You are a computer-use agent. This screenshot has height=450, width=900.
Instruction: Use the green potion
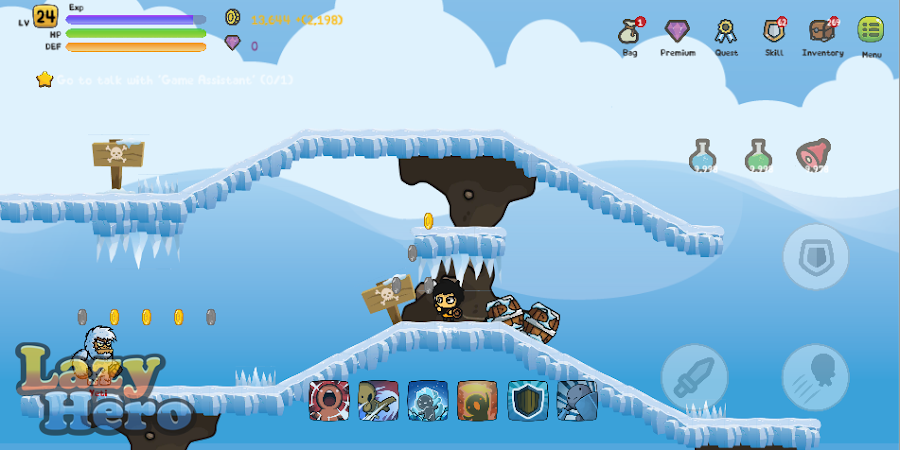[x=760, y=155]
